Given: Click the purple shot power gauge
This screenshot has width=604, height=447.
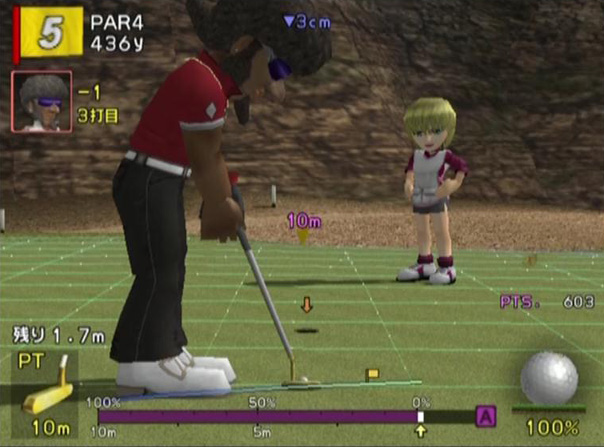Looking at the screenshot, I should tap(258, 416).
